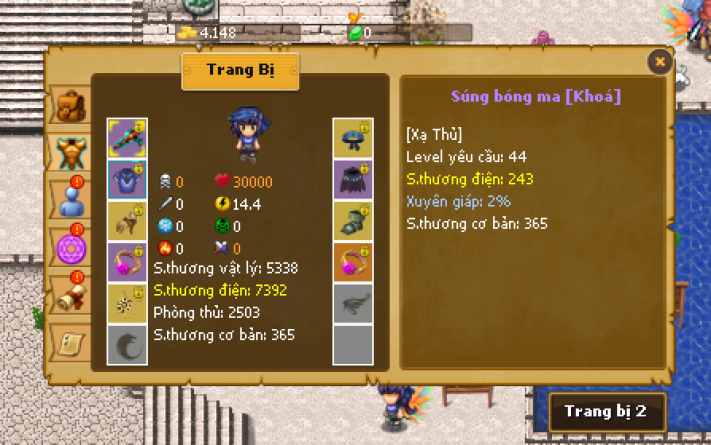Select the right pink gem ring slot
The width and height of the screenshot is (711, 445).
(x=353, y=262)
